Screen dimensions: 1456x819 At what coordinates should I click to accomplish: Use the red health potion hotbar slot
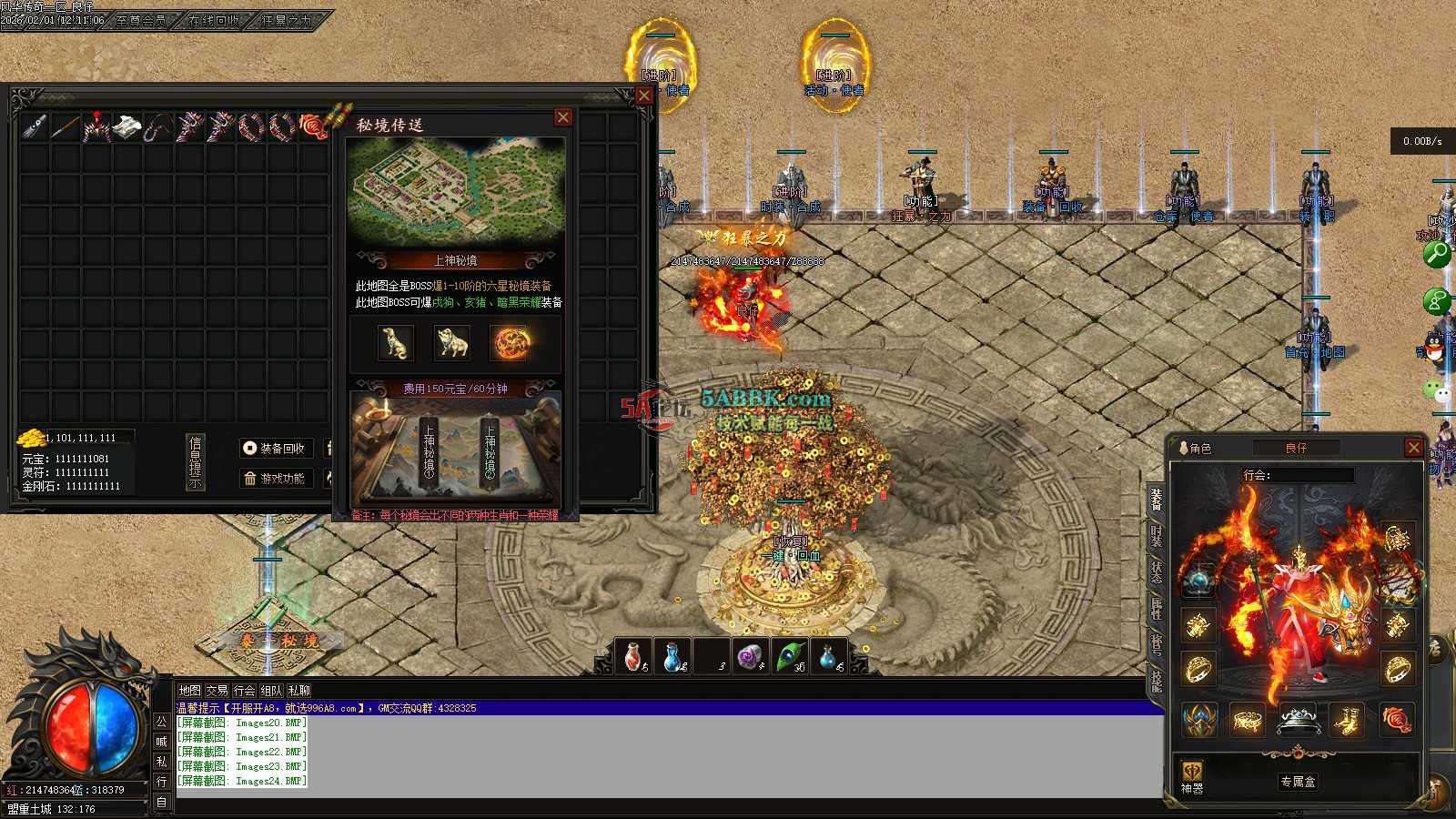pos(634,656)
